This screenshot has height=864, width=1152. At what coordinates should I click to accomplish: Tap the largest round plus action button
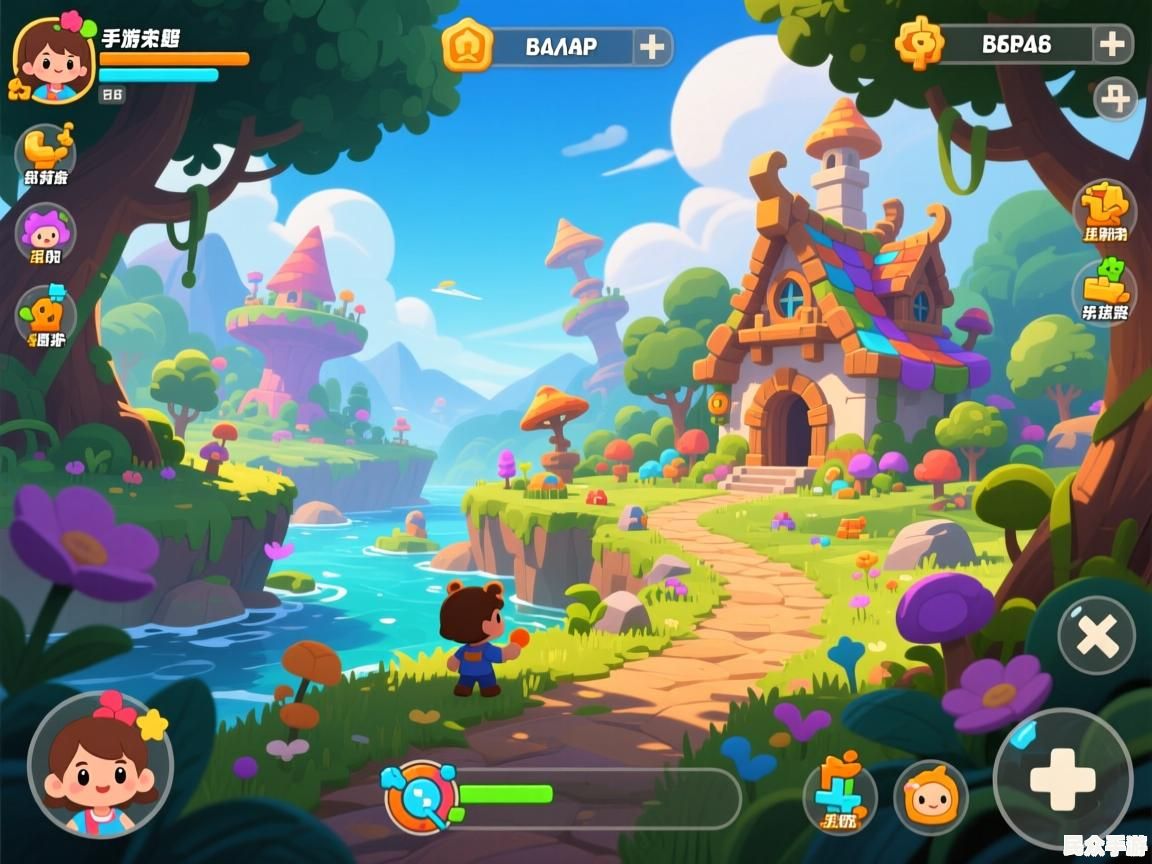pos(1062,777)
